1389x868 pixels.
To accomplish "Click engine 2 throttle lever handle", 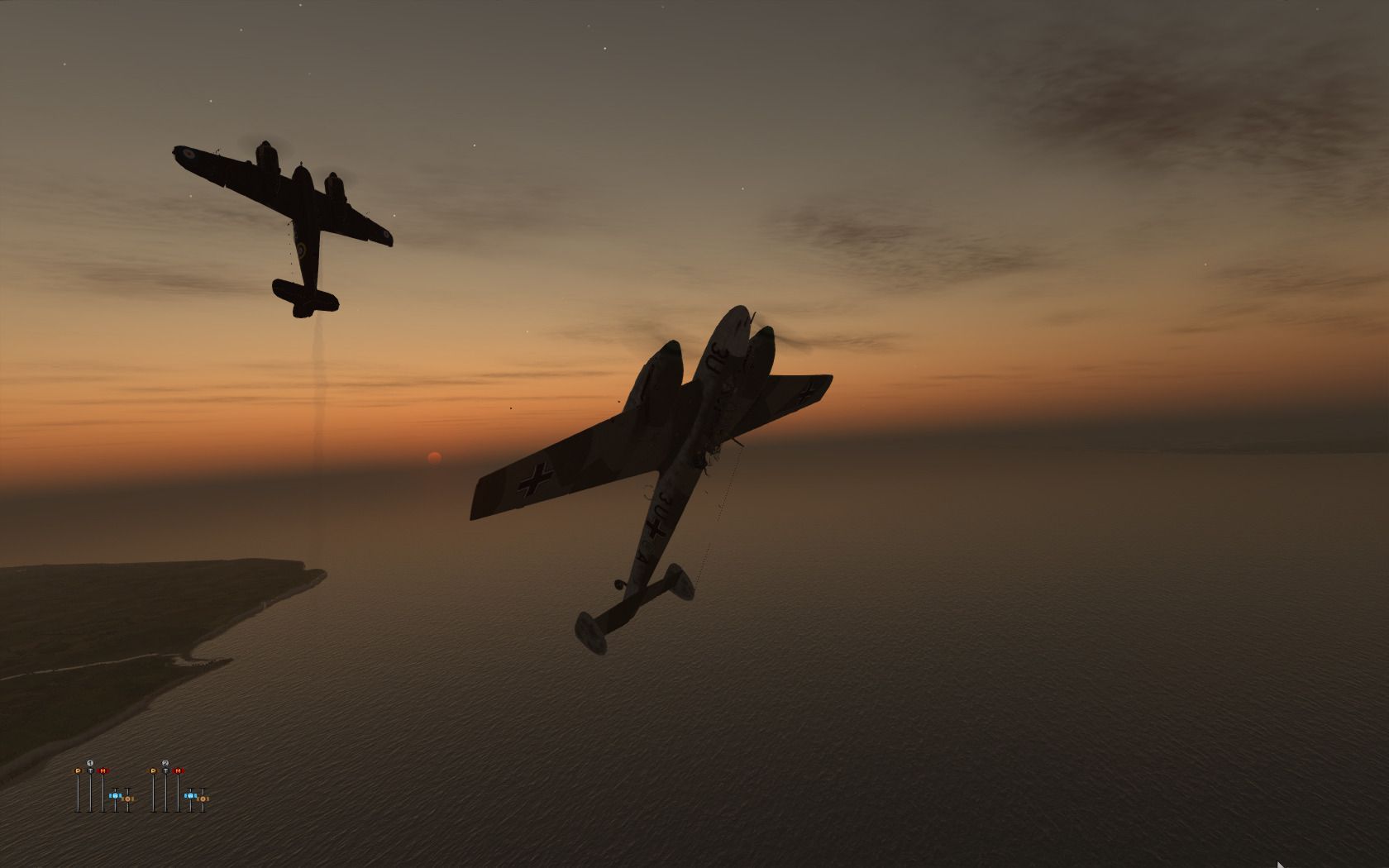I will coord(165,770).
